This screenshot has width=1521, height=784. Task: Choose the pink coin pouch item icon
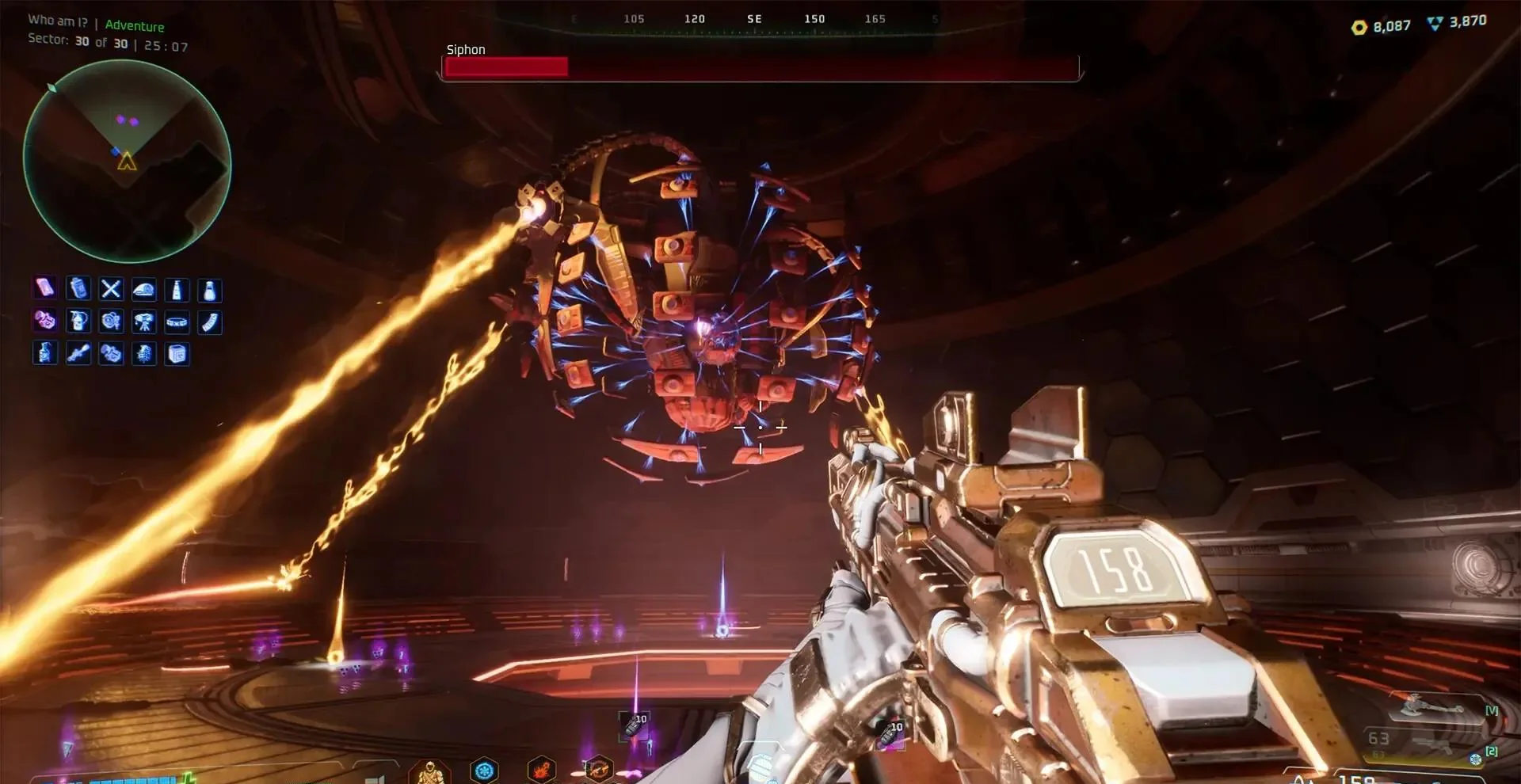pos(45,322)
